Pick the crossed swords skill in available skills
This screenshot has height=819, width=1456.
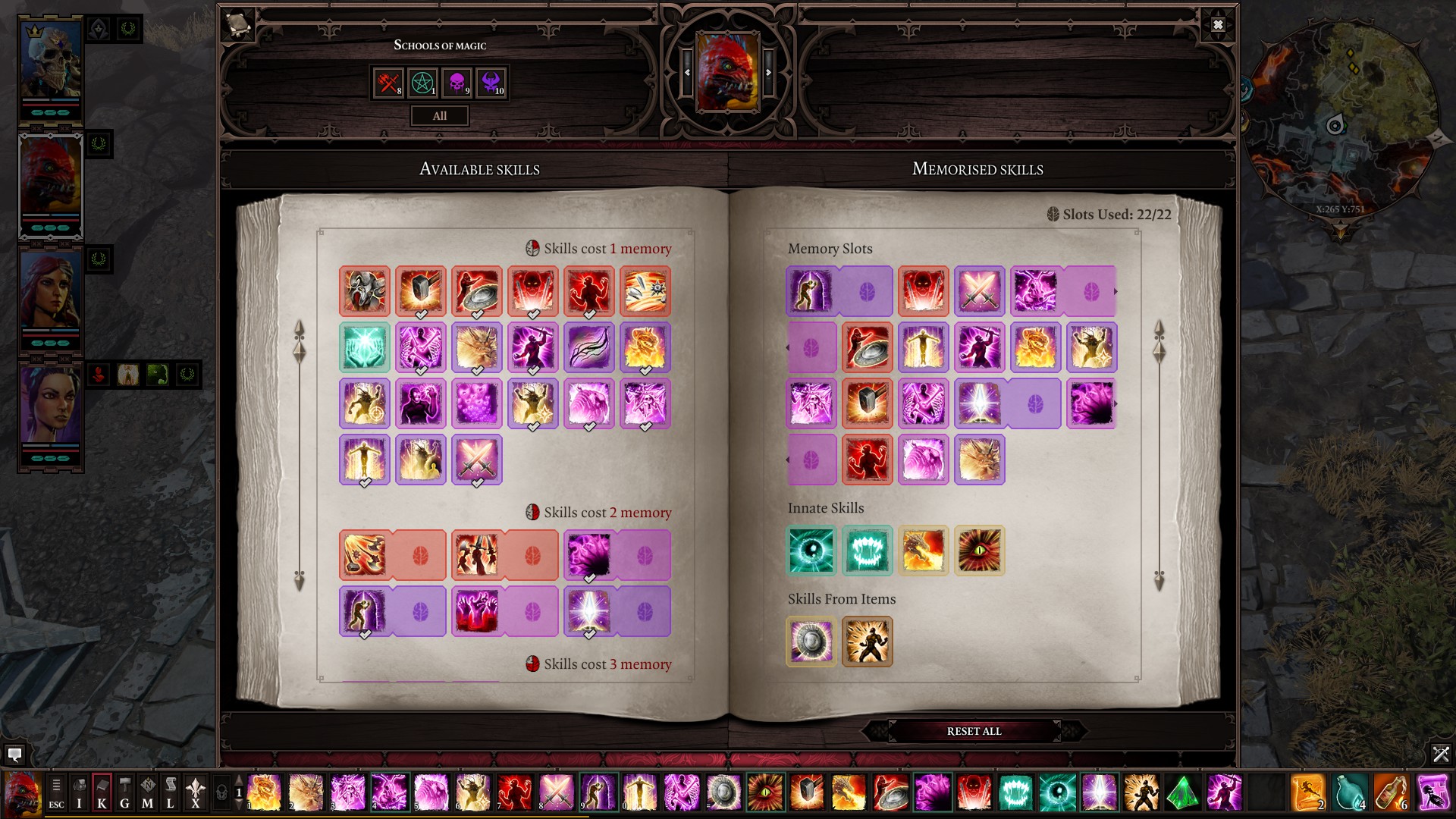(x=477, y=460)
